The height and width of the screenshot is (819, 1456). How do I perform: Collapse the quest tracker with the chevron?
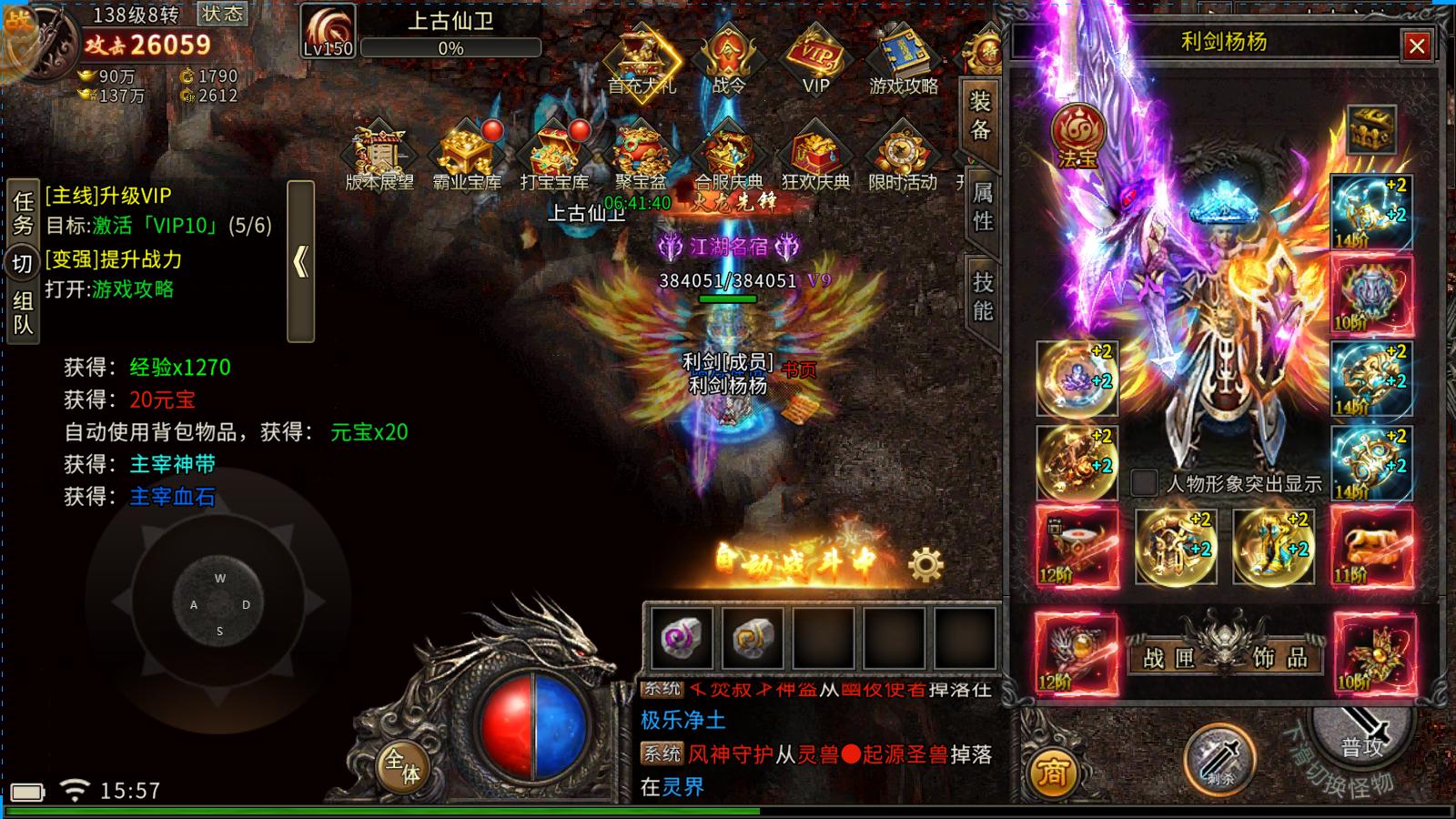pos(300,261)
